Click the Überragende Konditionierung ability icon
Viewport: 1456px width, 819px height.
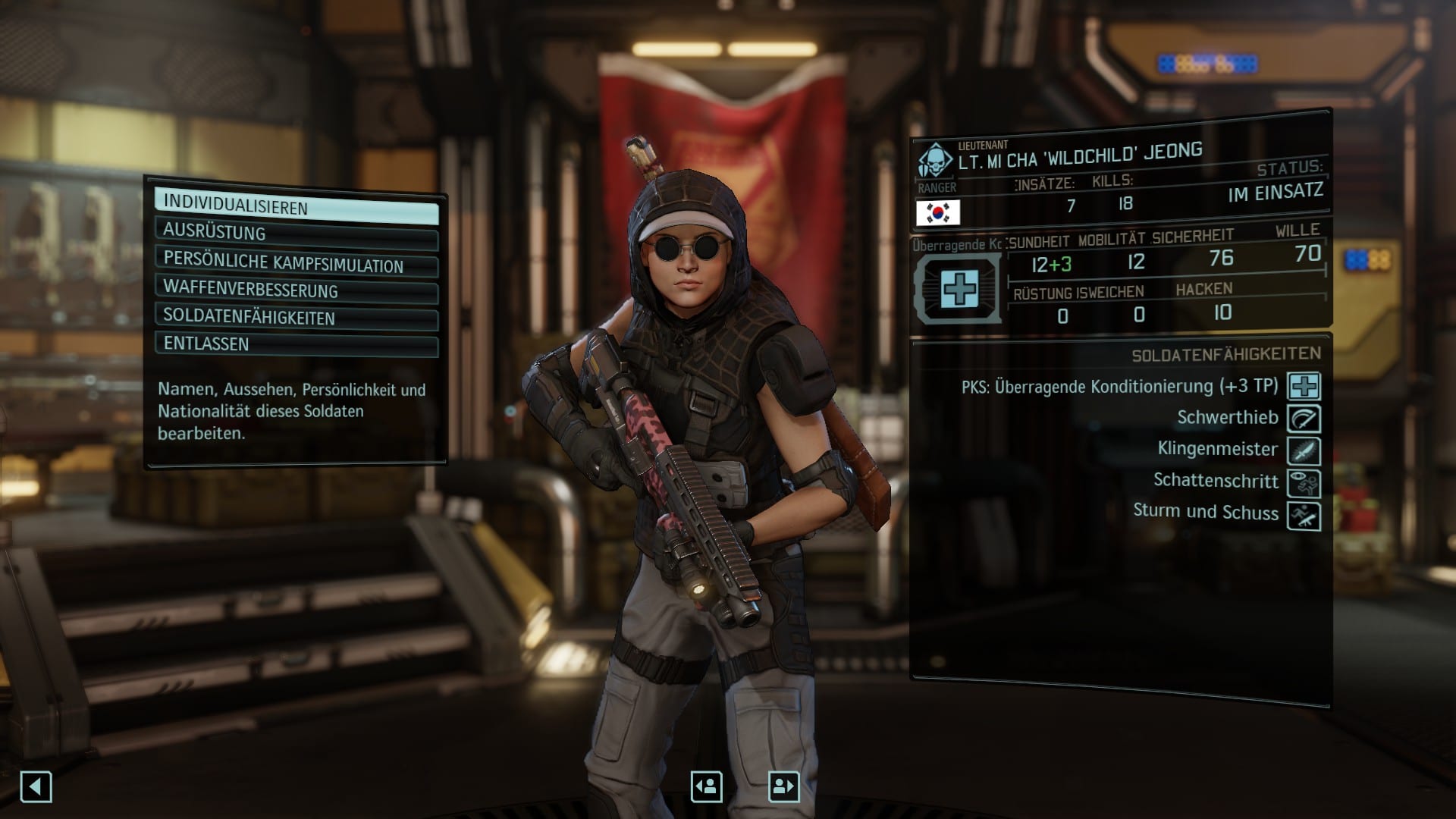[1304, 386]
